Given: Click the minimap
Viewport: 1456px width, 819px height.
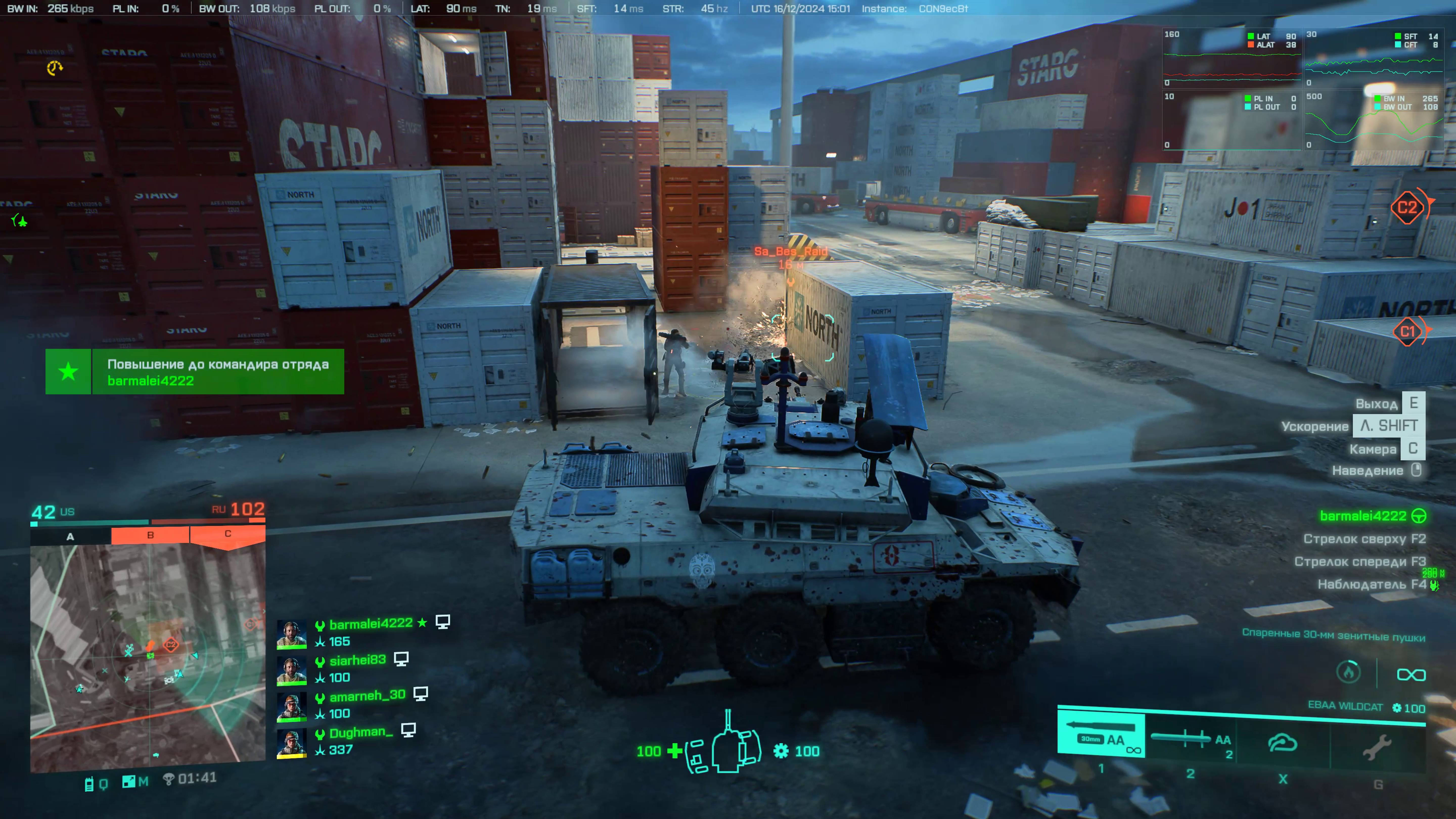Looking at the screenshot, I should click(x=148, y=656).
